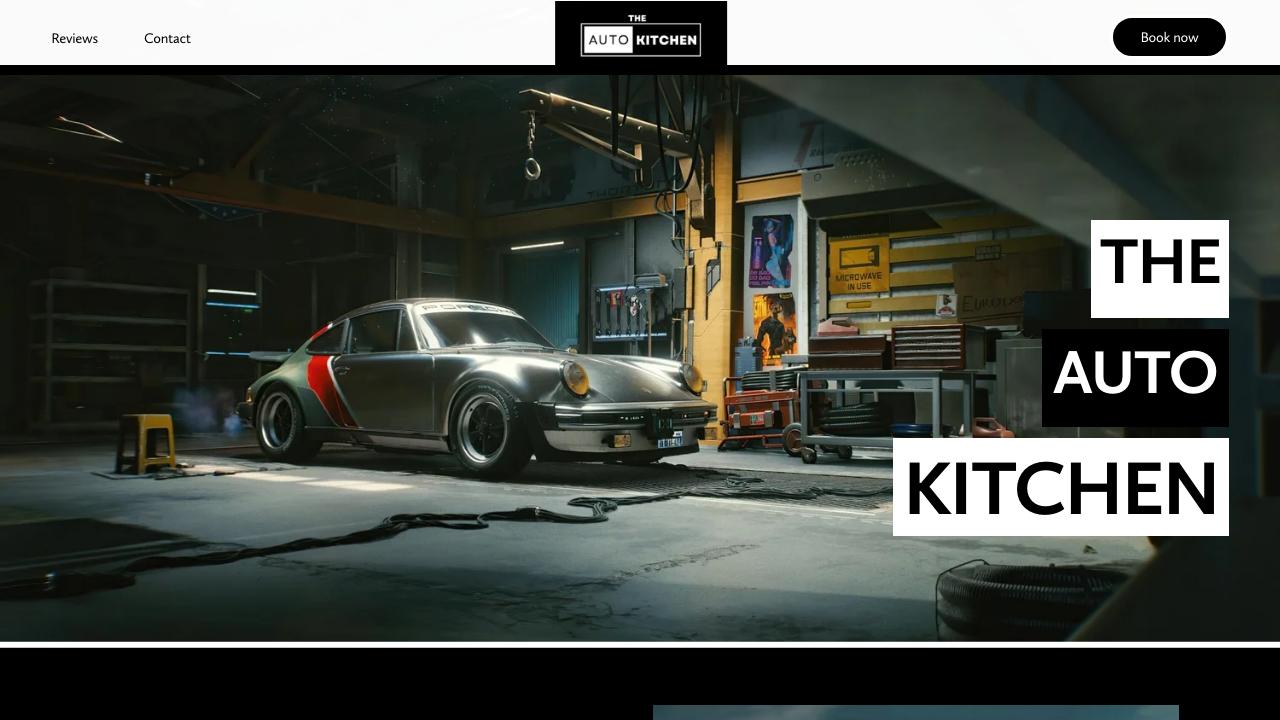Image resolution: width=1280 pixels, height=720 pixels.
Task: Click the Book now call-to-action pill
Action: click(1169, 37)
